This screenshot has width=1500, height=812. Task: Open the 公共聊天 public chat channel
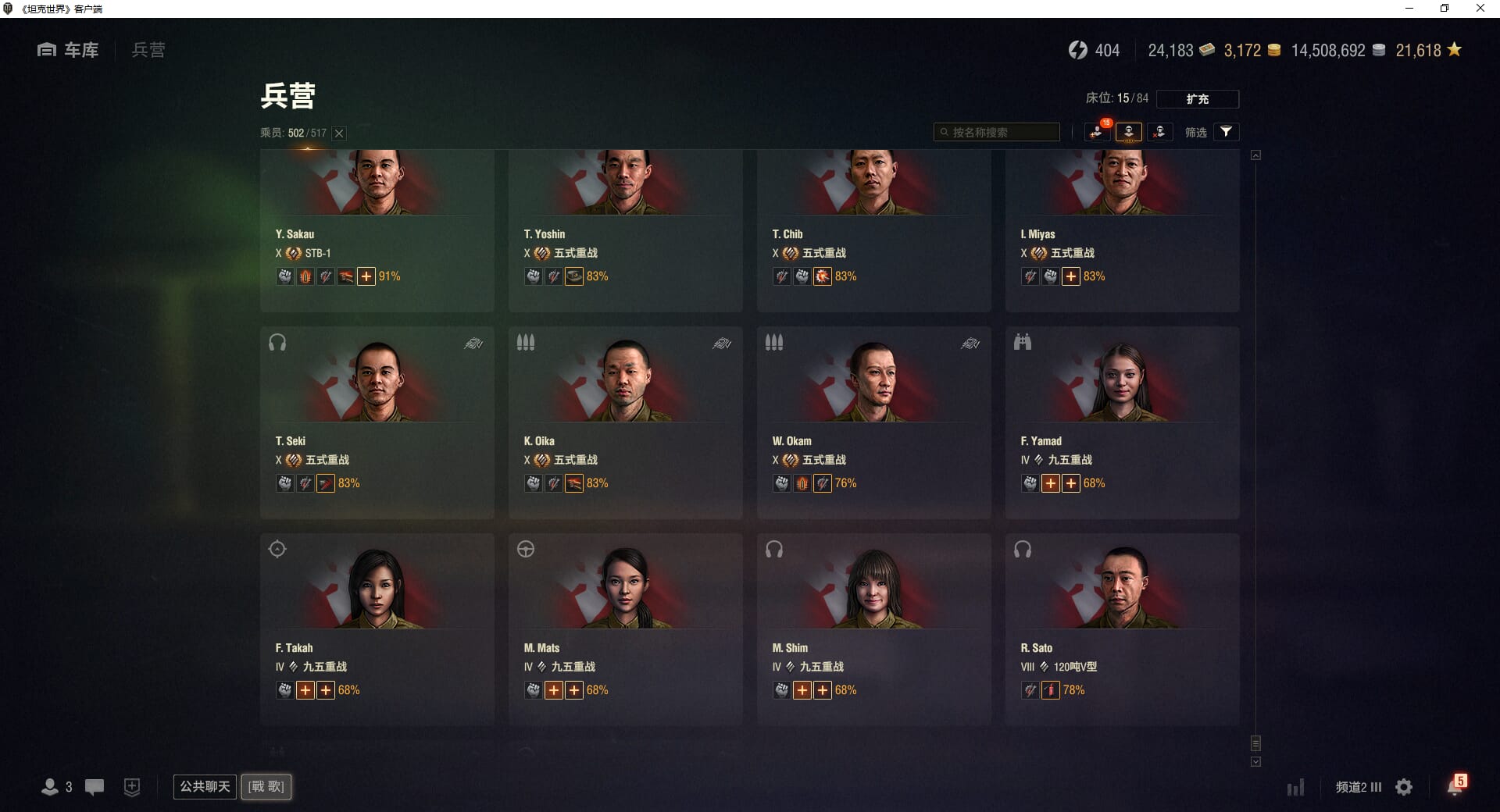click(205, 786)
